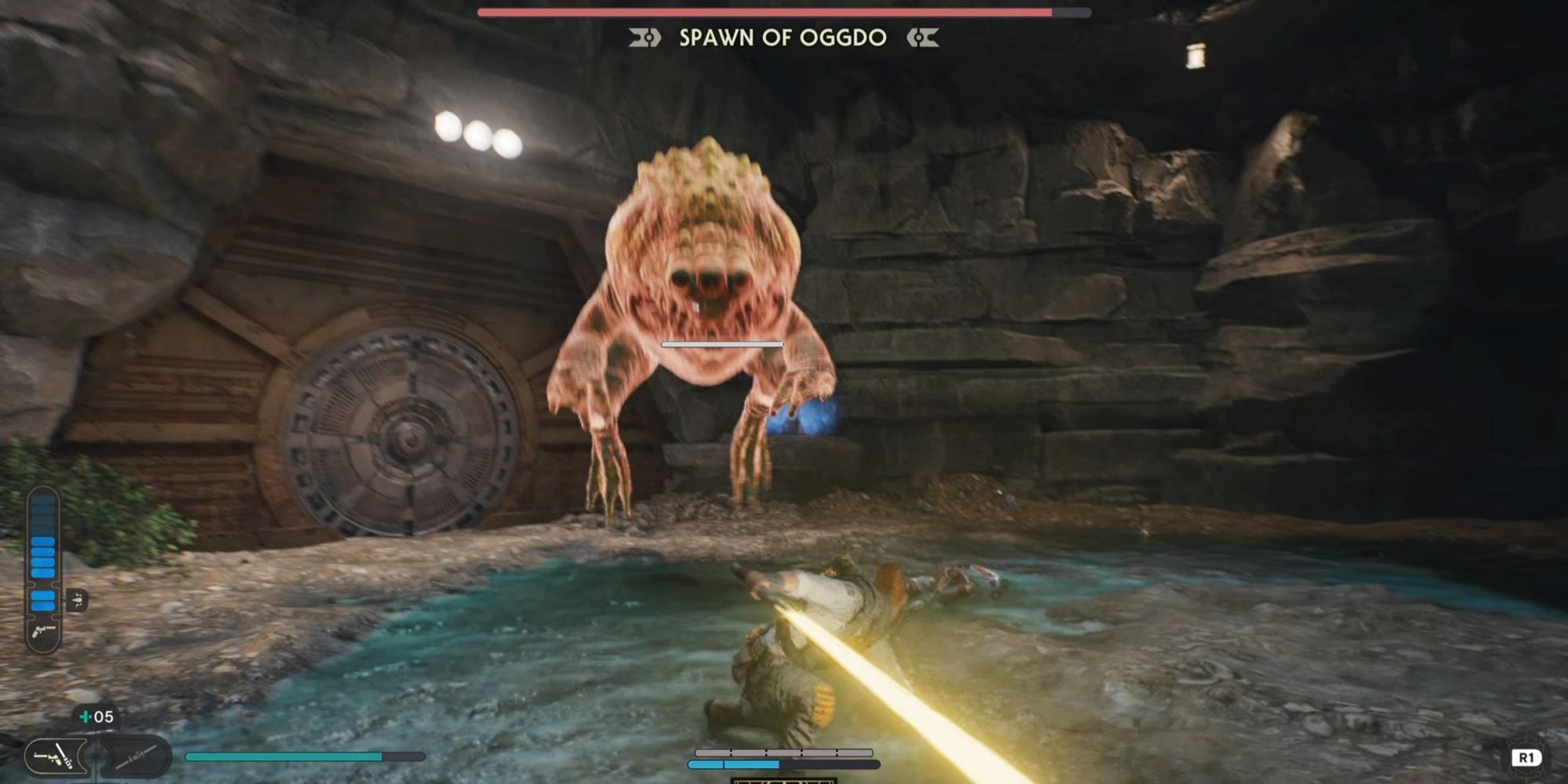Click the blaster pistol icon on the Force meter
Viewport: 1568px width, 784px height.
coord(43,632)
